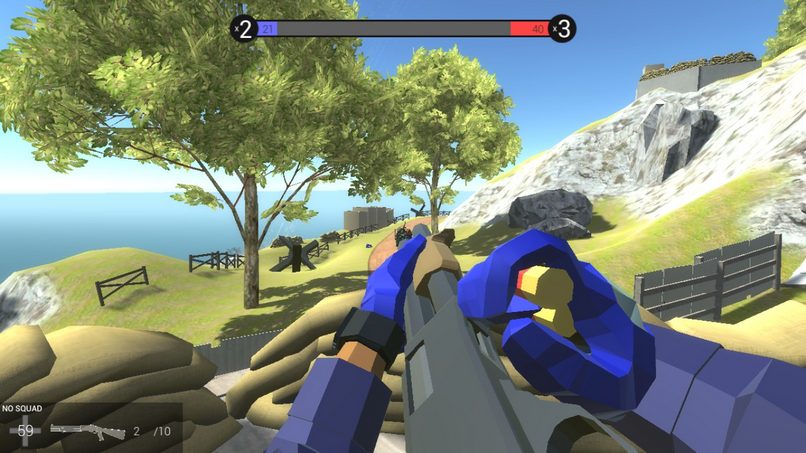
Task: Click the NO SQUAD indicator
Action: [x=22, y=409]
